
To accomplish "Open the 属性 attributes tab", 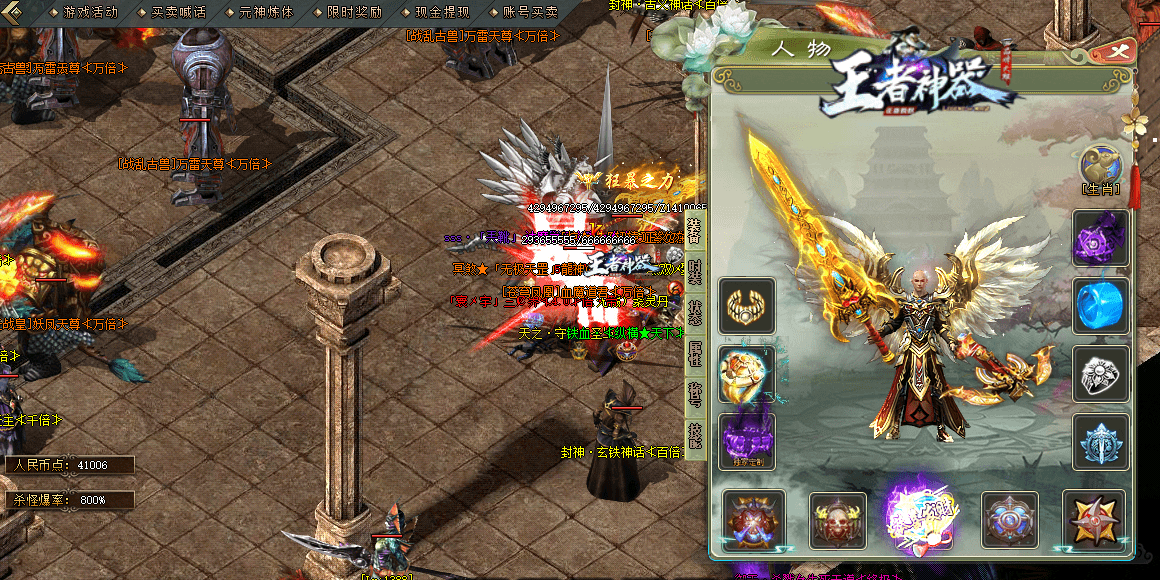I will point(696,354).
